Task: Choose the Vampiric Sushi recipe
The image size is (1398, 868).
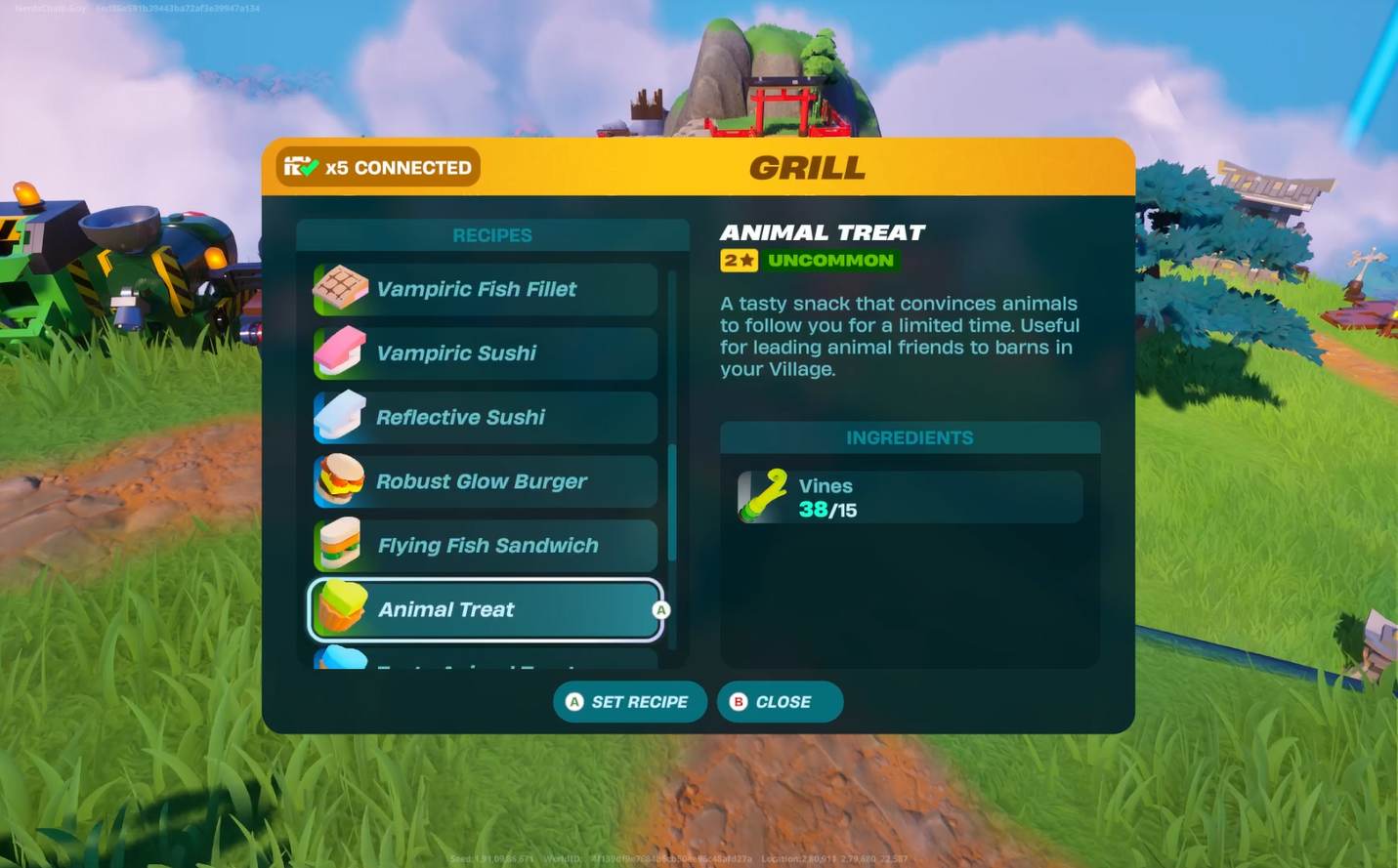Action: click(485, 353)
